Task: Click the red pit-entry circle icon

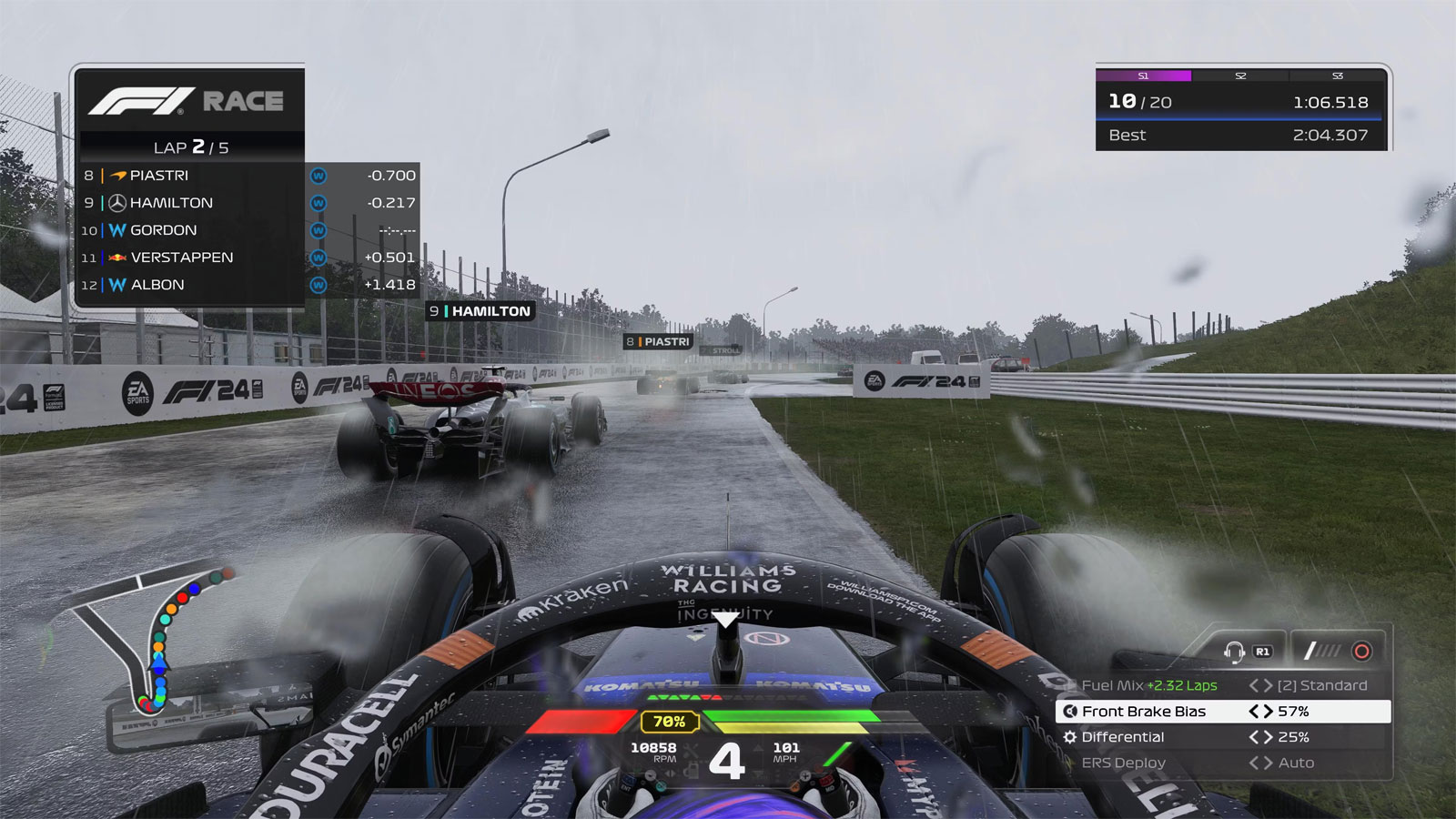Action: pos(1362,651)
